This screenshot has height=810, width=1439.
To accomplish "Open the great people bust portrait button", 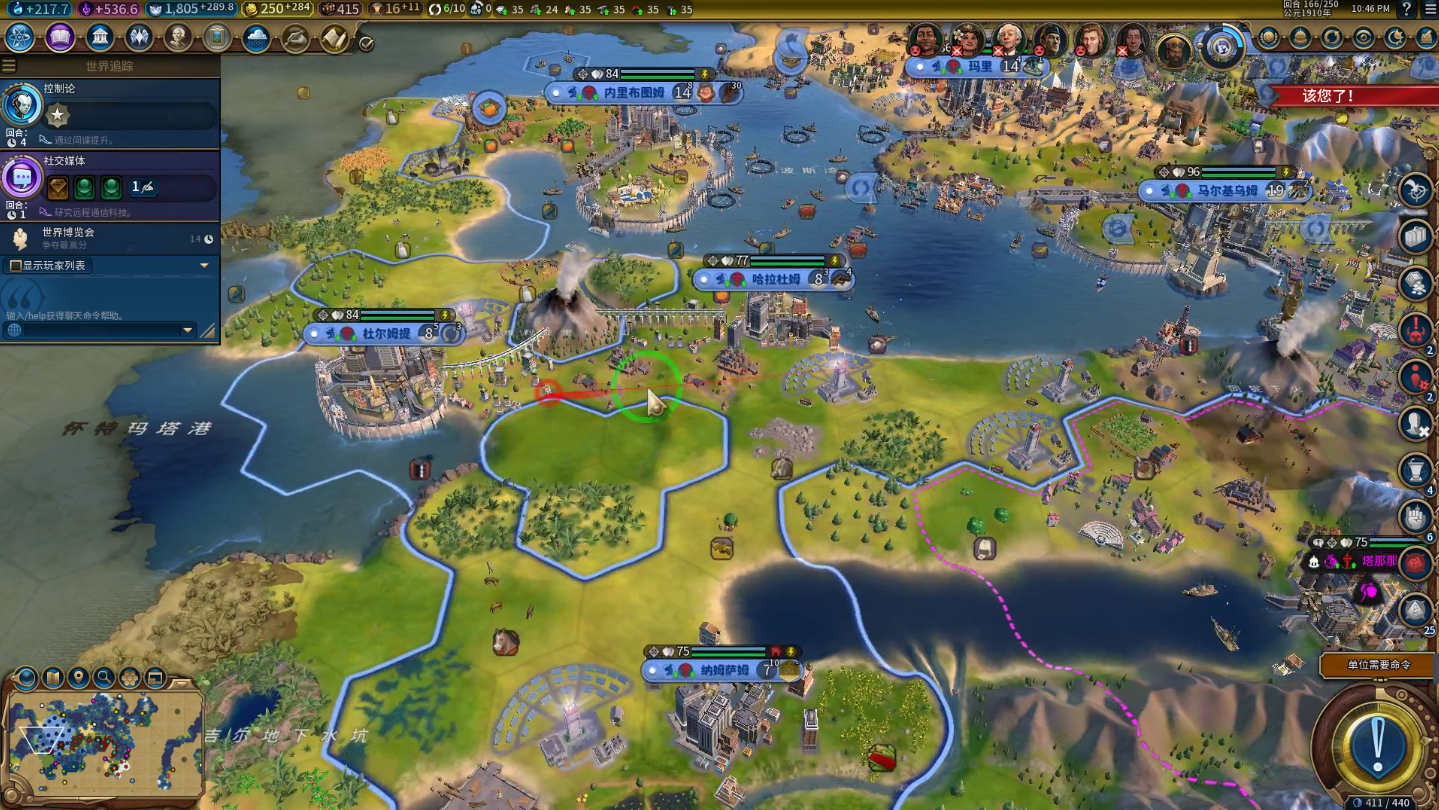I will [x=178, y=38].
